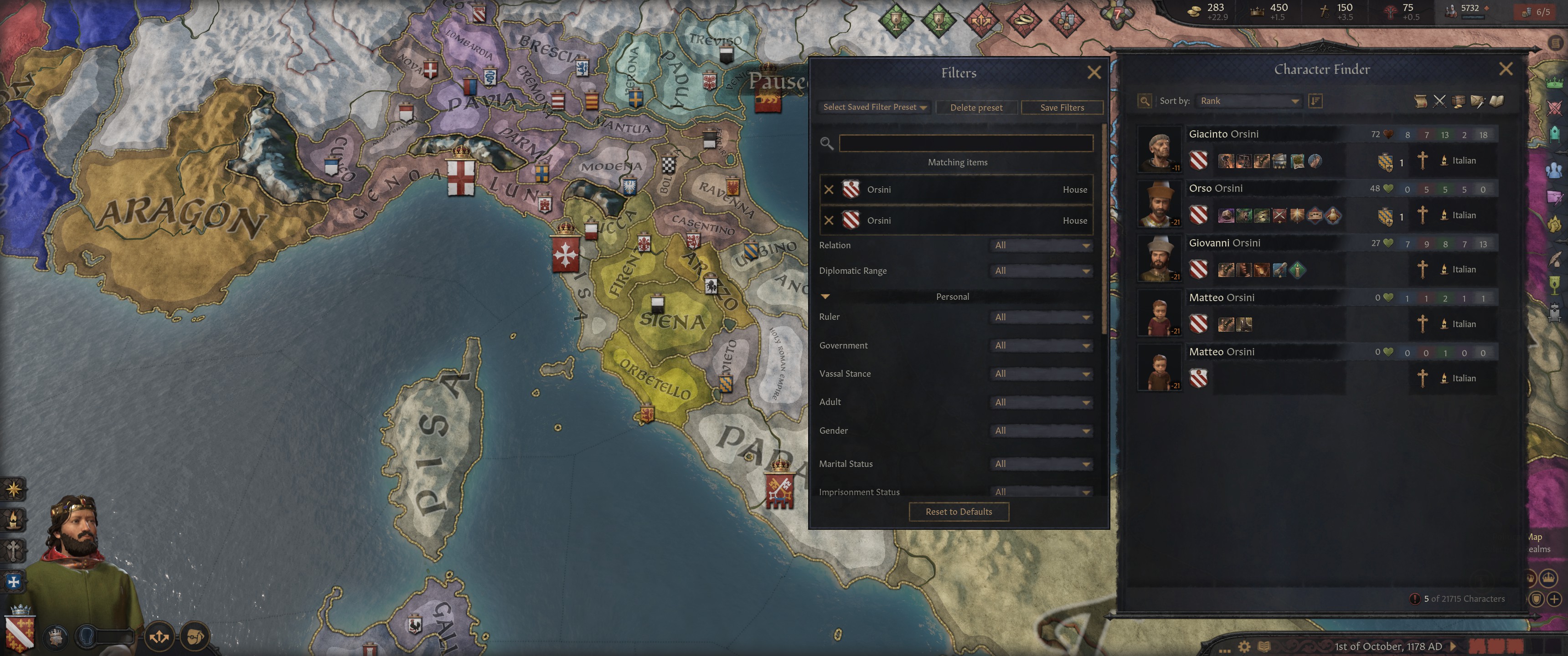Remove the first Orsini house filter
The width and height of the screenshot is (1568, 656).
pos(828,189)
